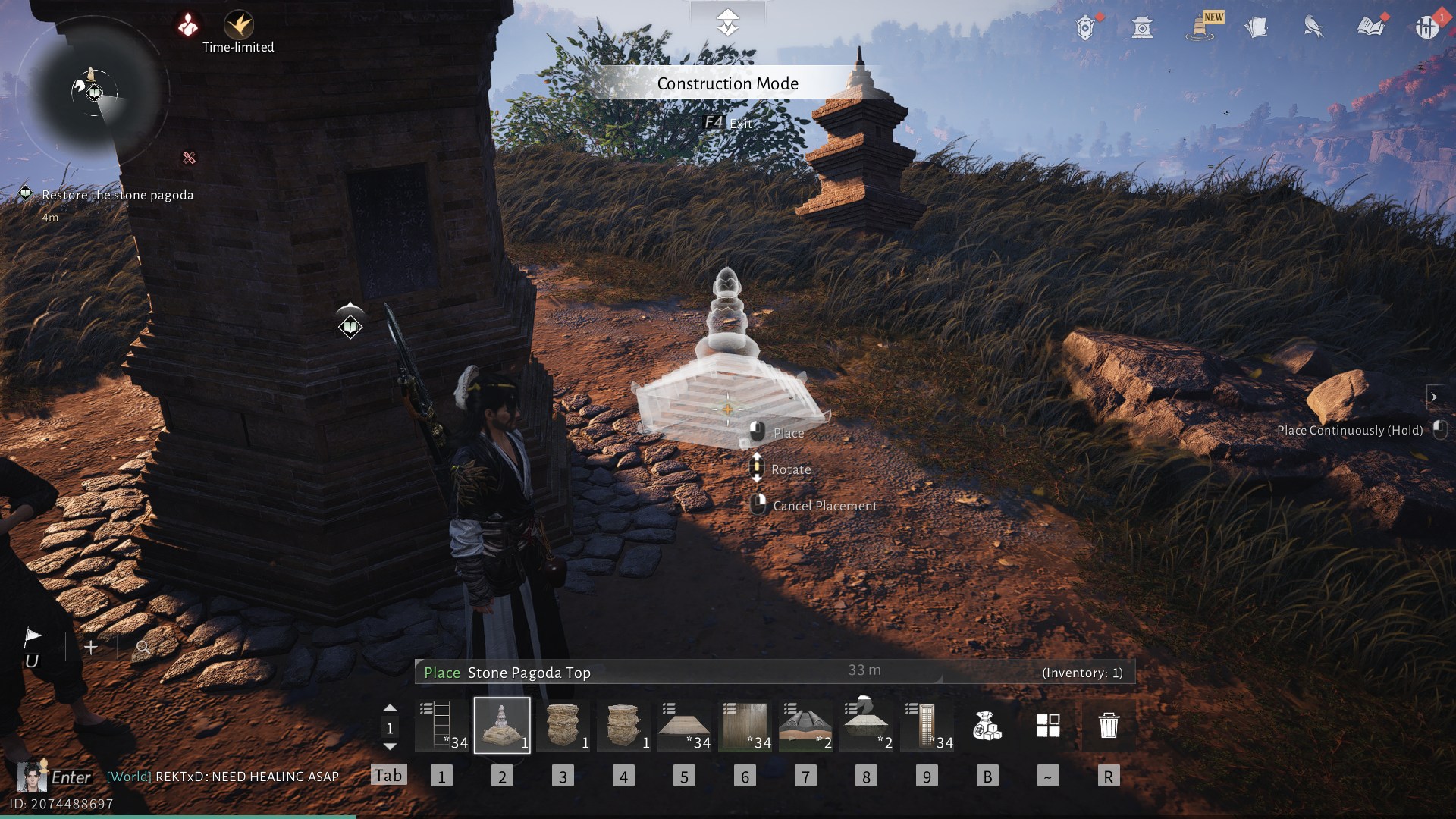Choose the flat wooden floor slot
Viewport: 1456px width, 819px height.
[x=684, y=726]
